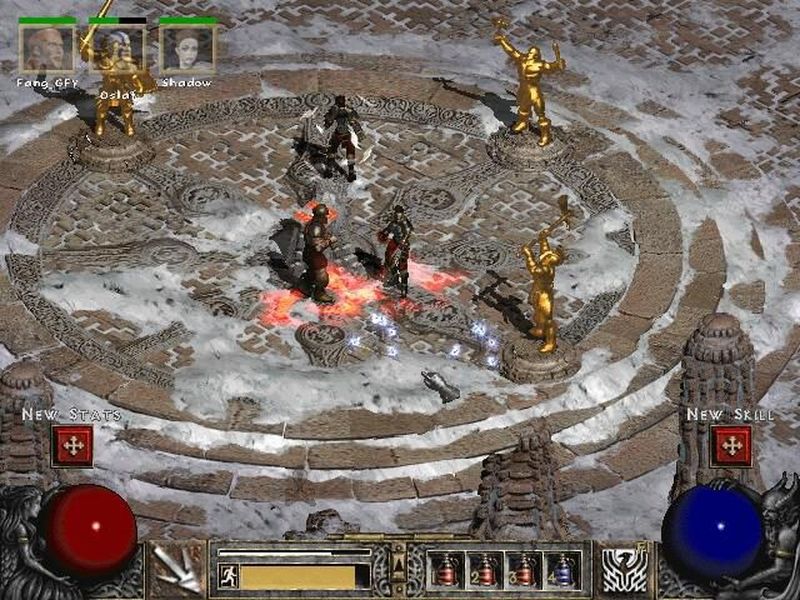The width and height of the screenshot is (800, 600).
Task: Select the Shadow party portrait
Action: pyautogui.click(x=188, y=48)
